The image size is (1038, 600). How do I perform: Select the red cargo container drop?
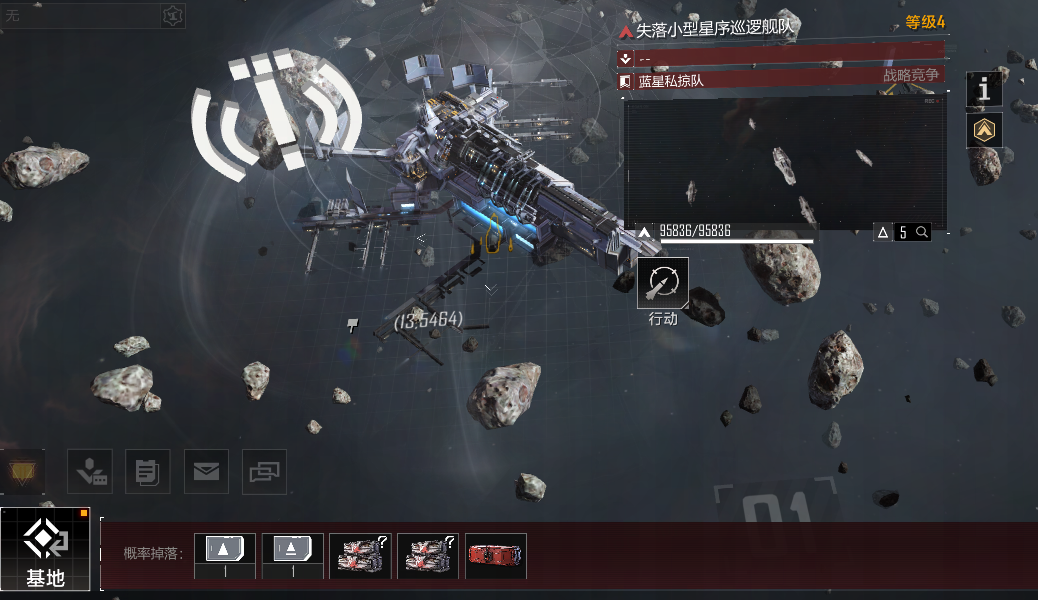(x=496, y=555)
